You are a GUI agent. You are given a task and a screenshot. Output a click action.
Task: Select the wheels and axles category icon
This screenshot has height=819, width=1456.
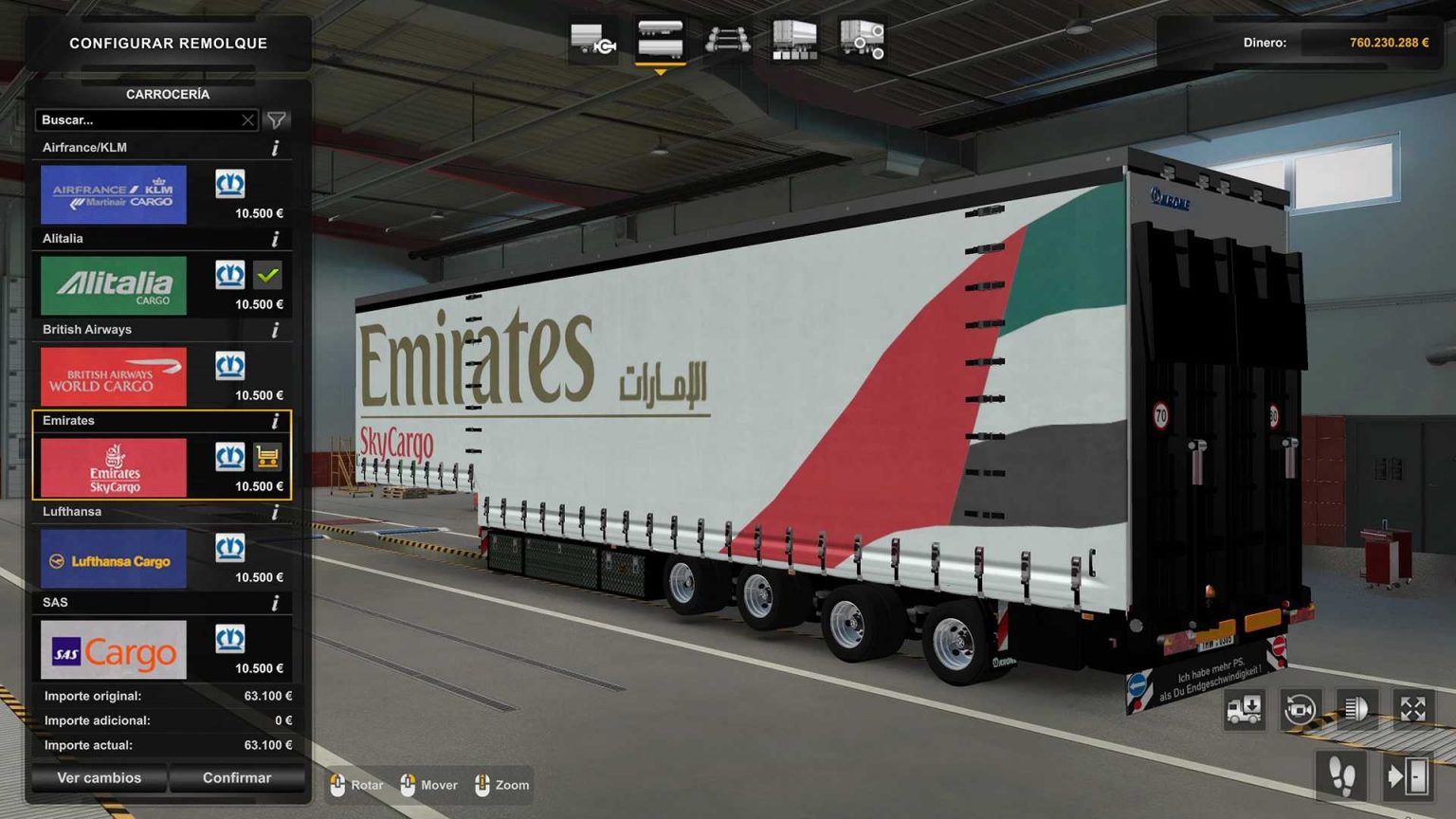[x=727, y=38]
